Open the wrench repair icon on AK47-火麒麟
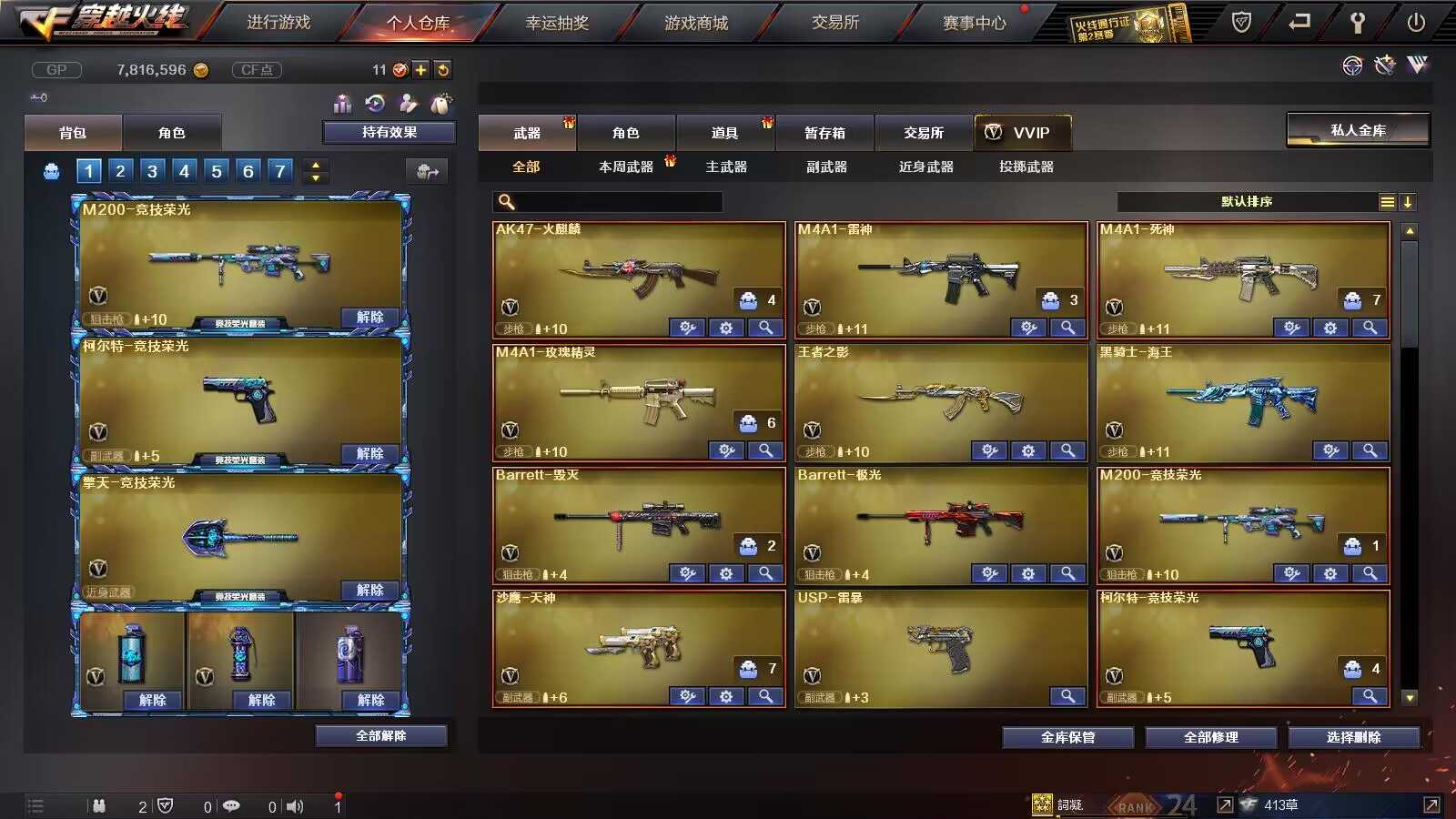Viewport: 1456px width, 819px height. point(688,328)
